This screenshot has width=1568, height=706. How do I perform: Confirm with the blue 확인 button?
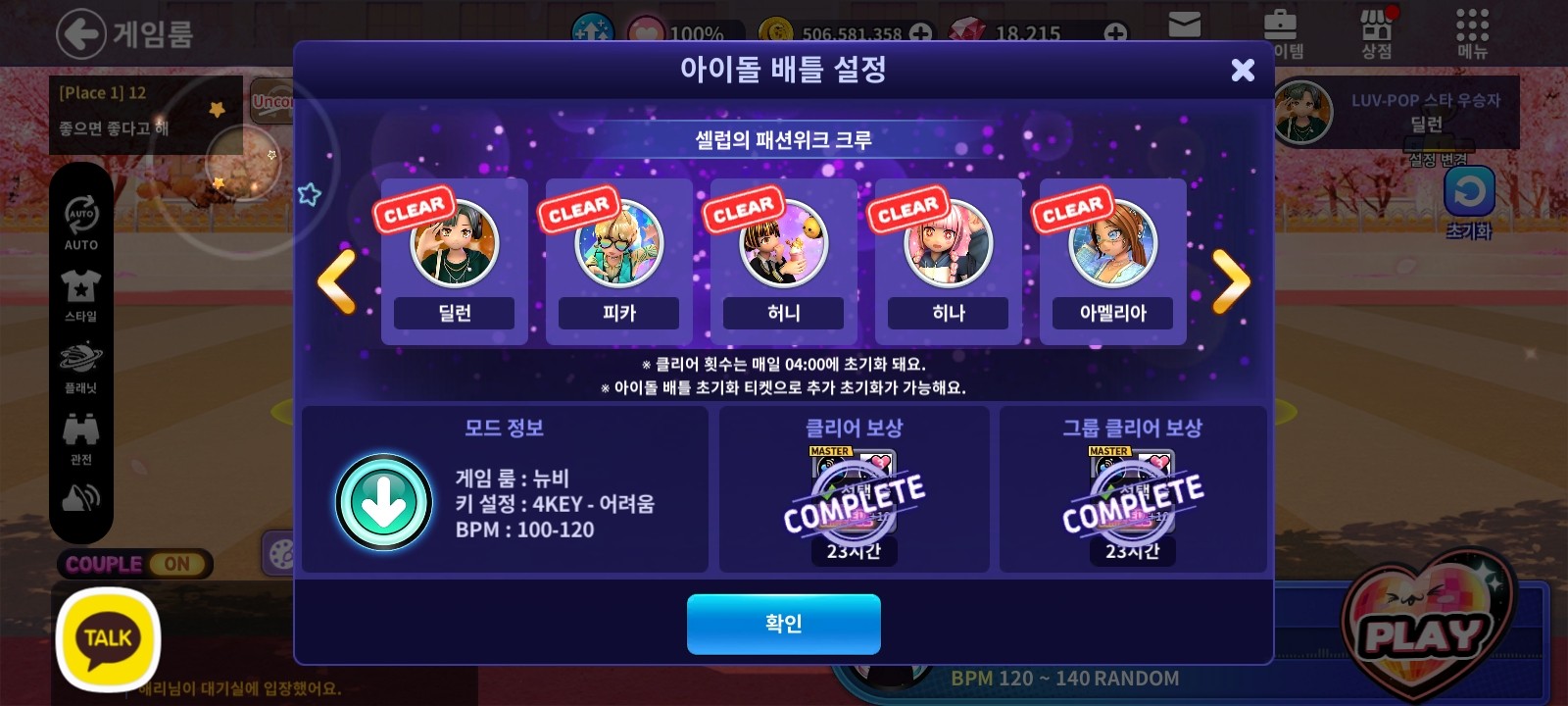783,624
